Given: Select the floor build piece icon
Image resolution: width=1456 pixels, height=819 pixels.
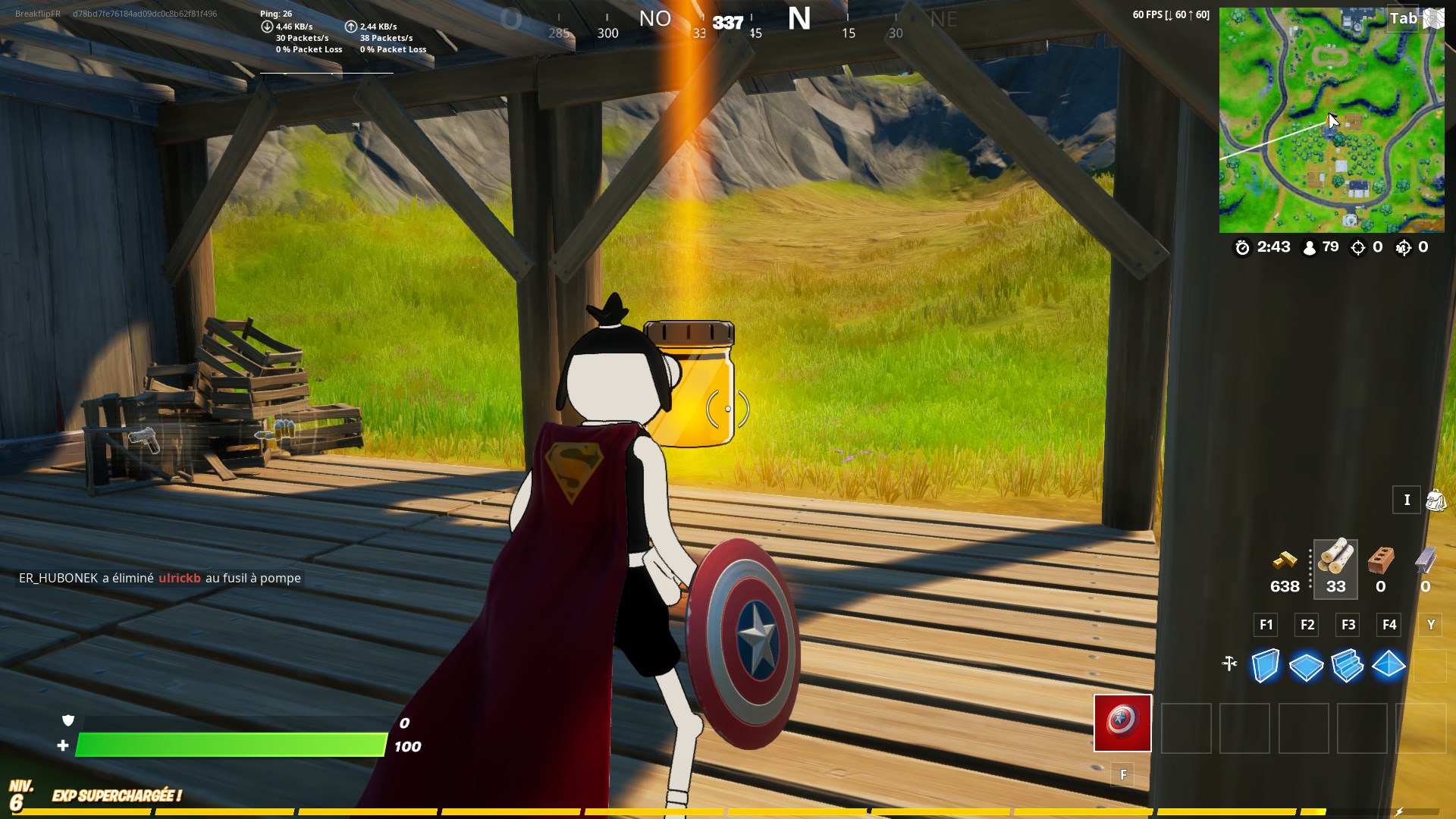Looking at the screenshot, I should pos(1306,667).
